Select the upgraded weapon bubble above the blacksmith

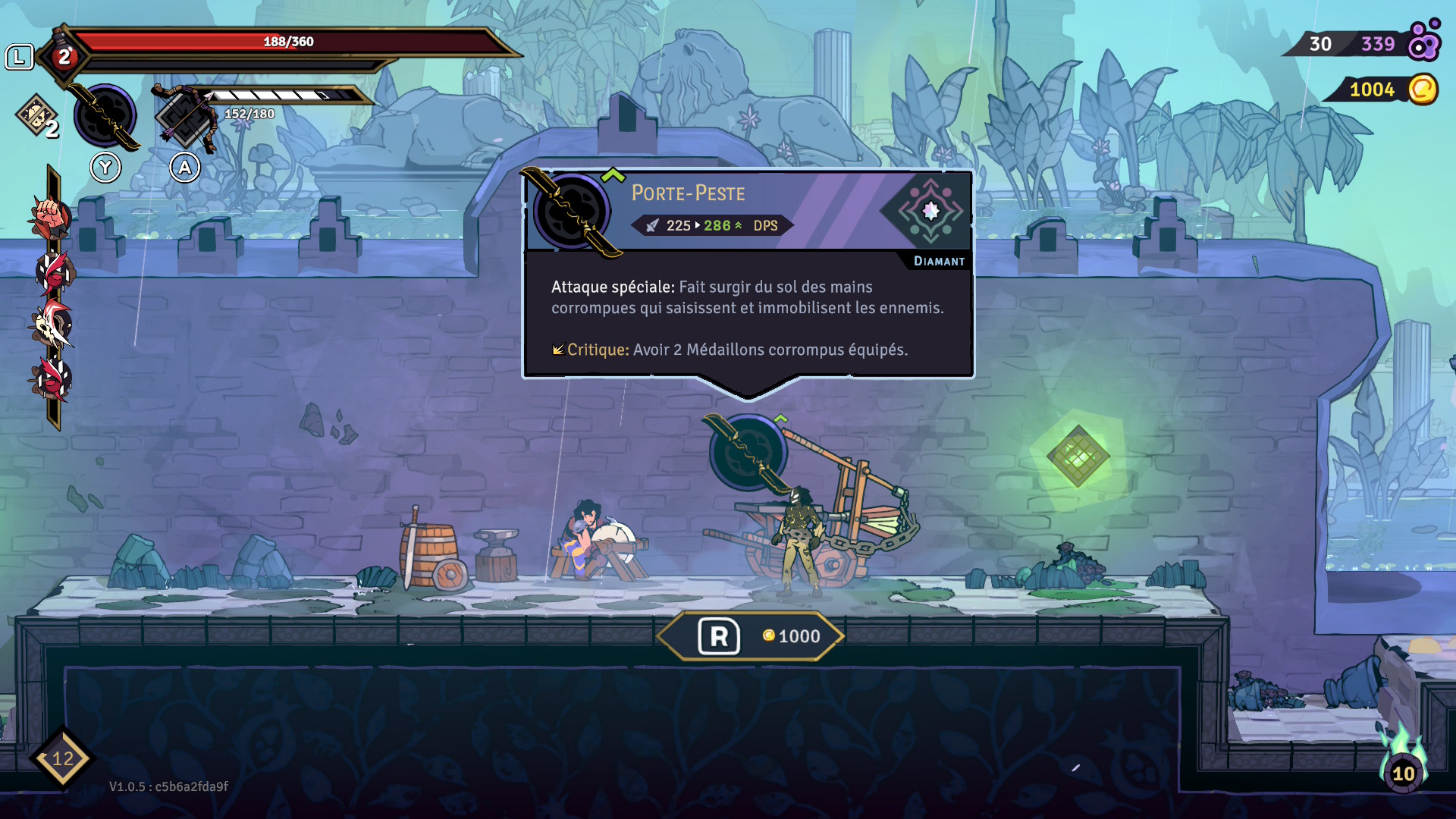748,452
